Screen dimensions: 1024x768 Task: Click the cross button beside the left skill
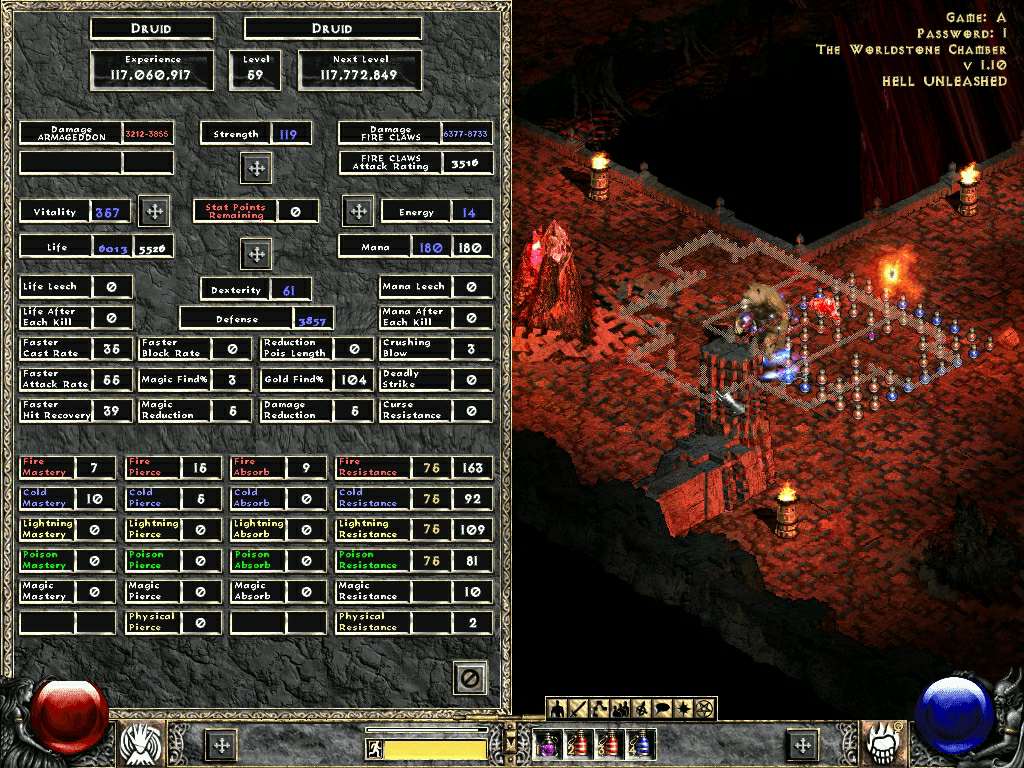(x=221, y=744)
